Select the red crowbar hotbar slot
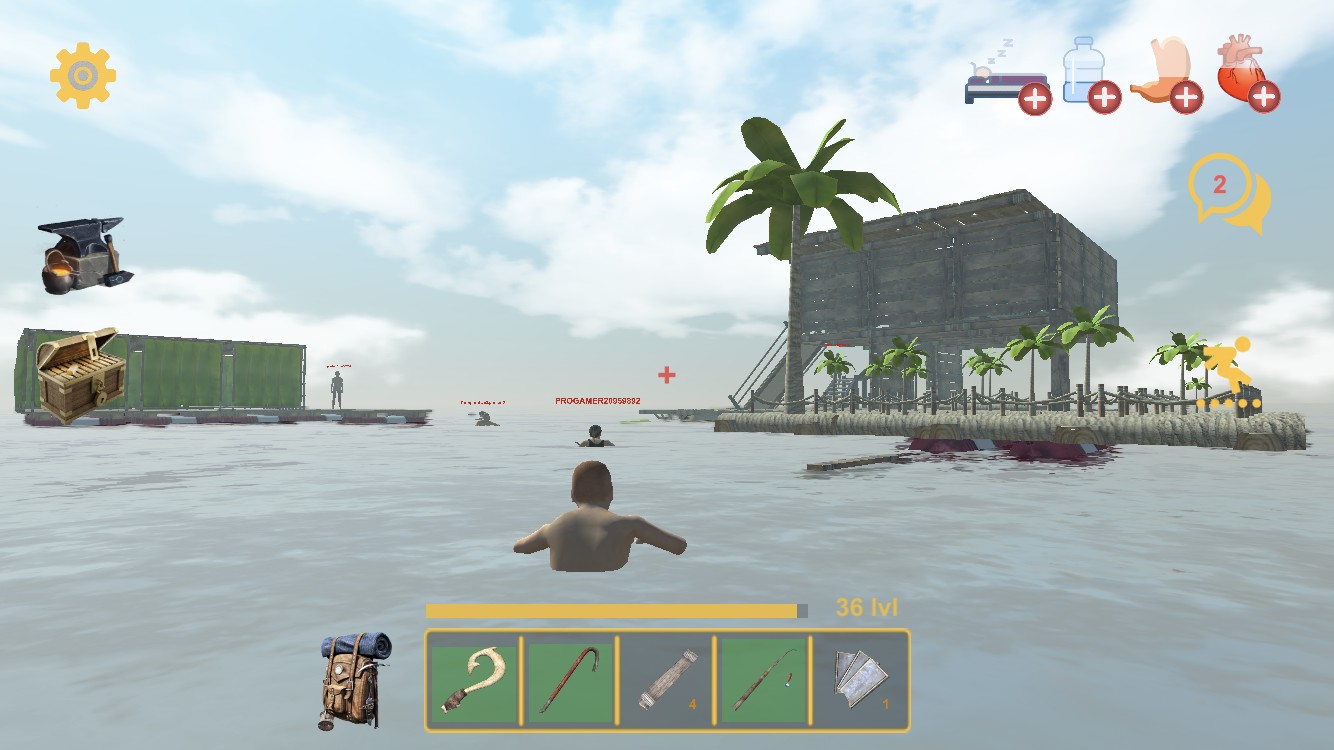 coord(569,681)
